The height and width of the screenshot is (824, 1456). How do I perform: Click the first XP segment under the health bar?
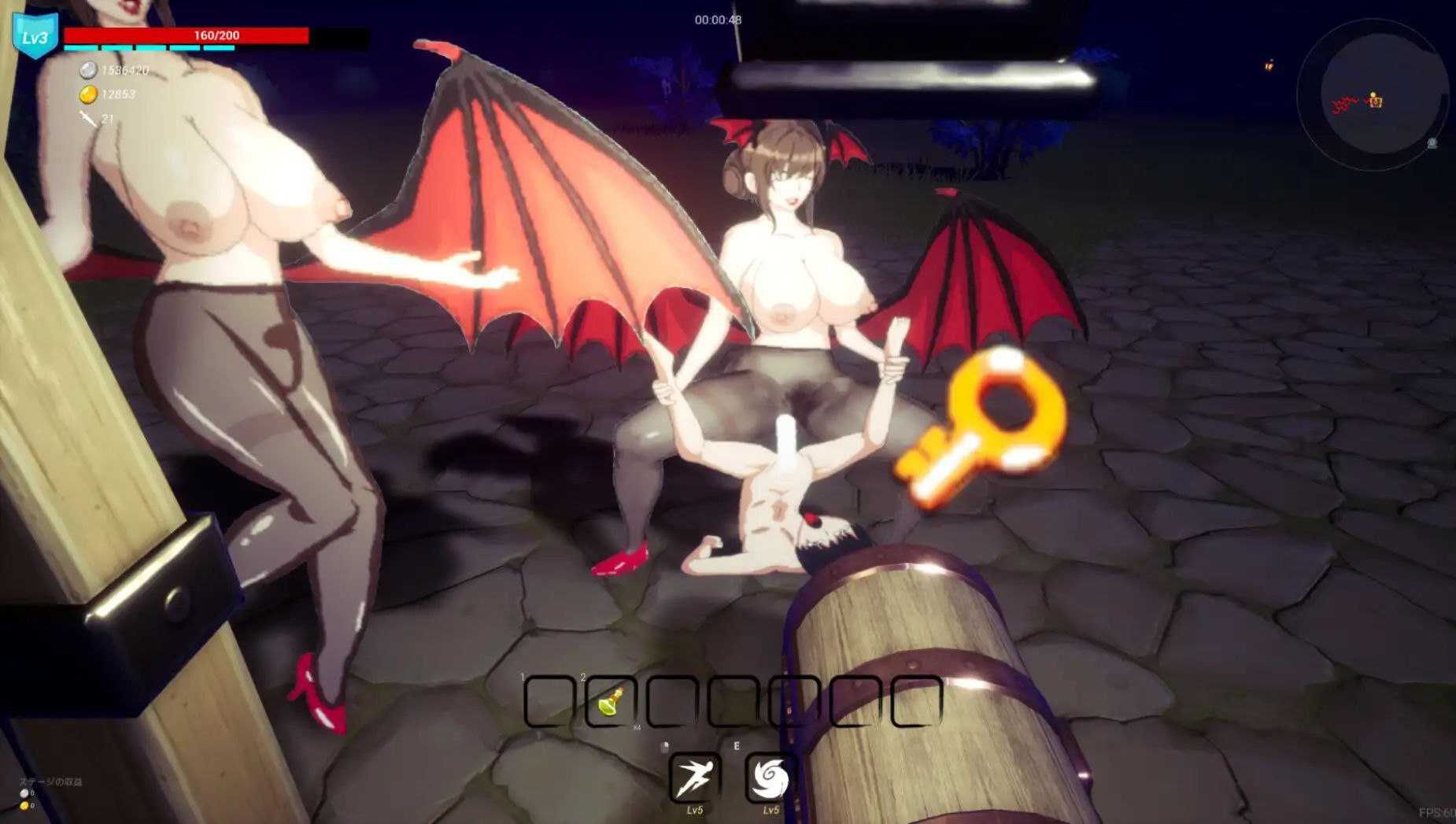pyautogui.click(x=81, y=48)
